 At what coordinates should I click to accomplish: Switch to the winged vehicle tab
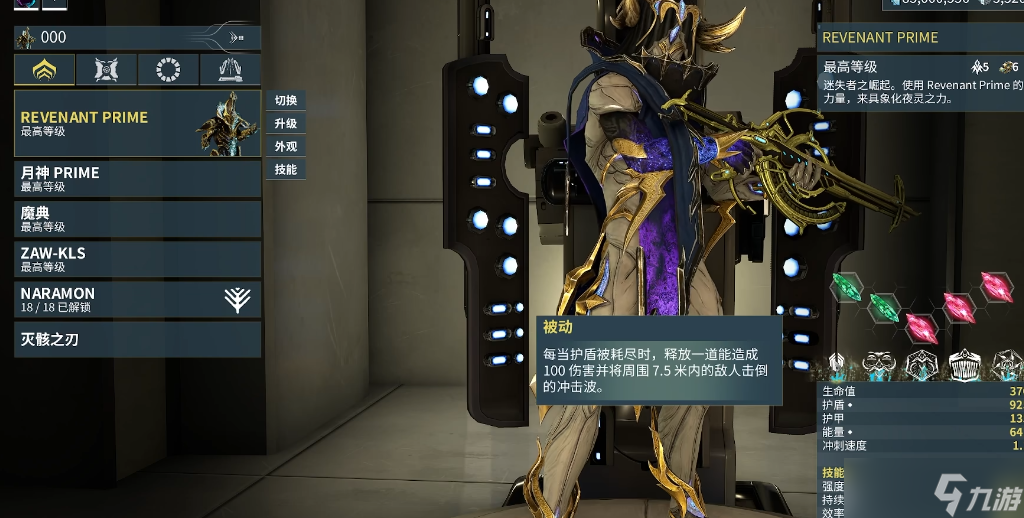pos(229,70)
